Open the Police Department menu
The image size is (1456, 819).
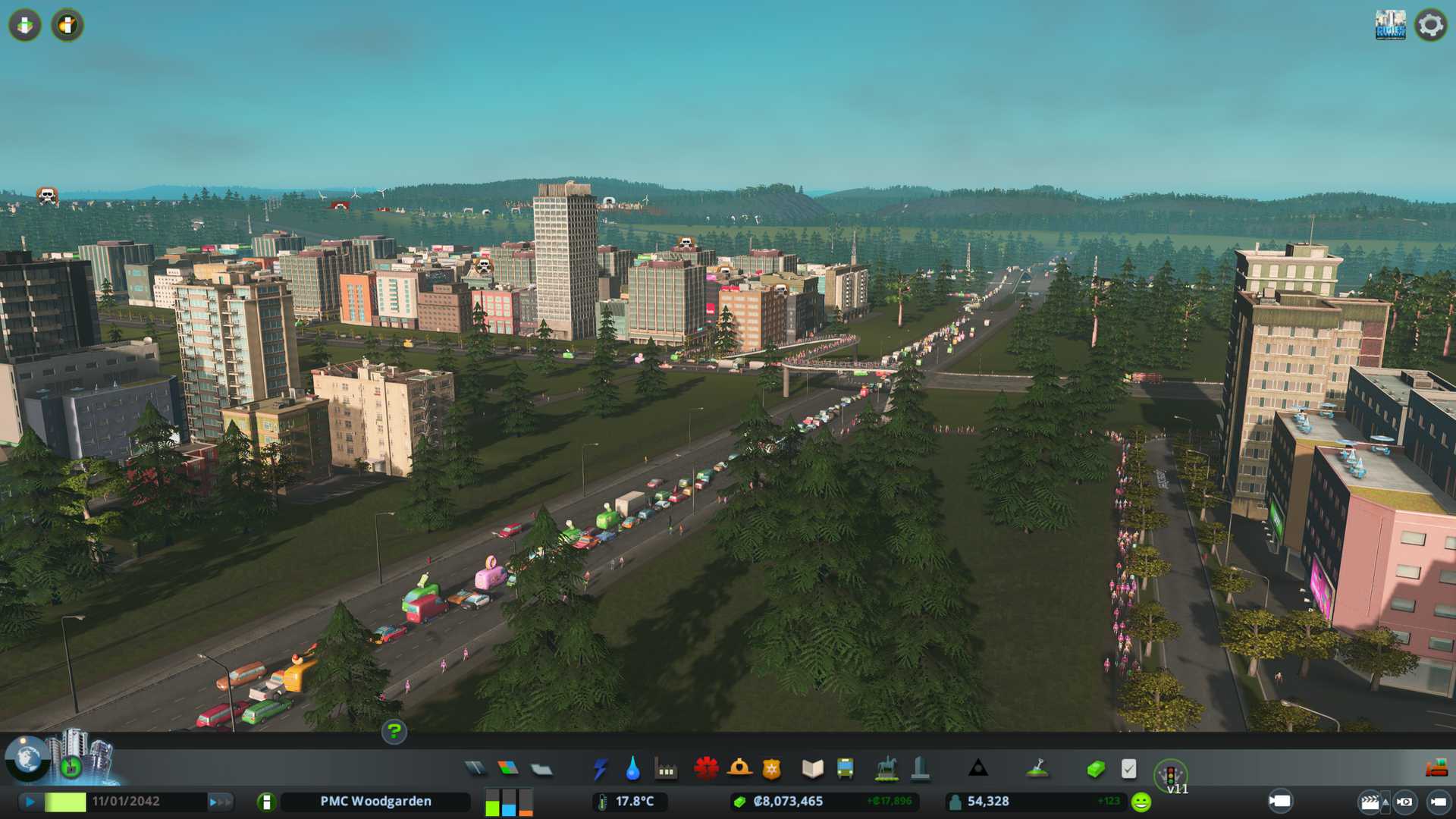[771, 769]
